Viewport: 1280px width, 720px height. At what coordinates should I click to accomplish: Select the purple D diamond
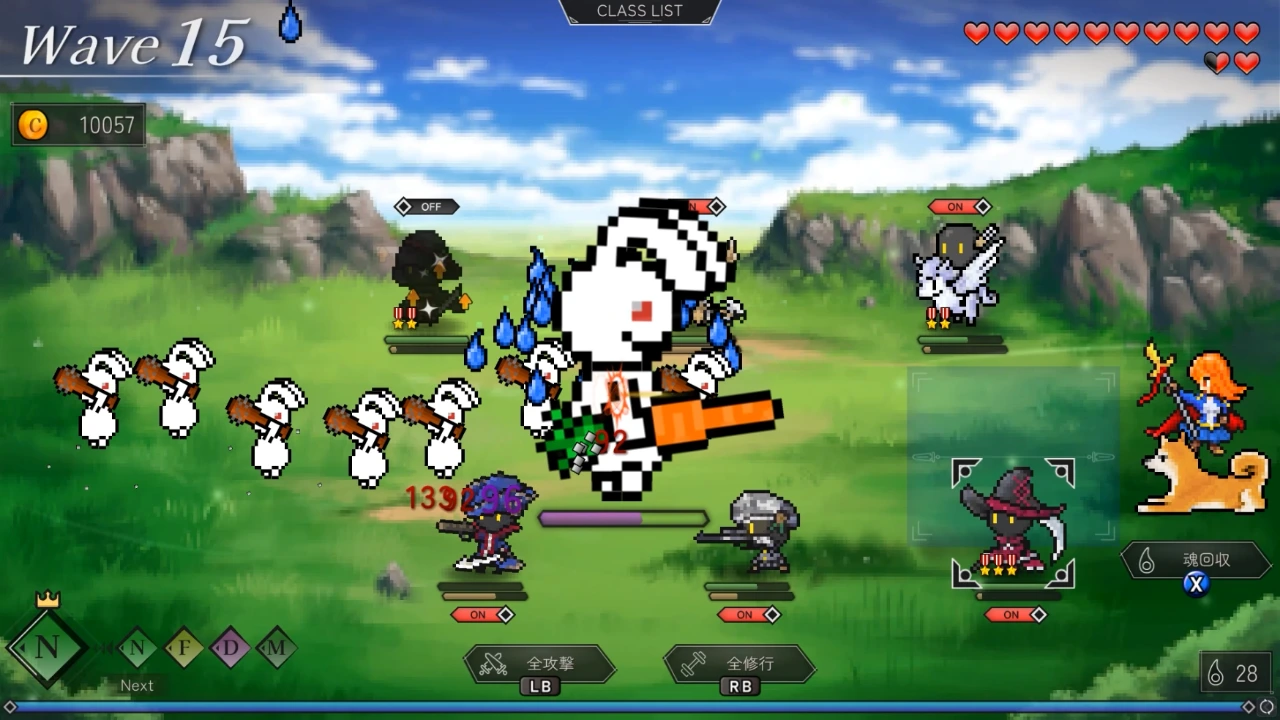click(231, 648)
